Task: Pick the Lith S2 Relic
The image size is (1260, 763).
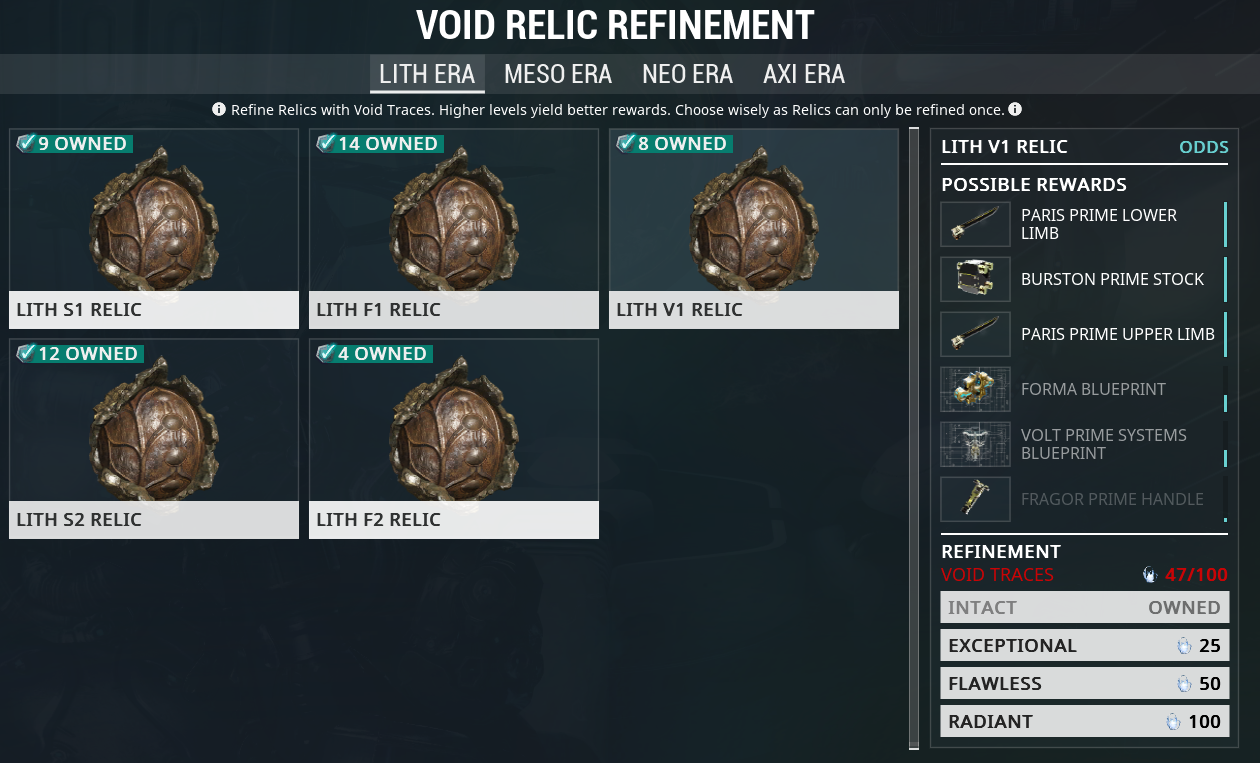Action: coord(154,439)
